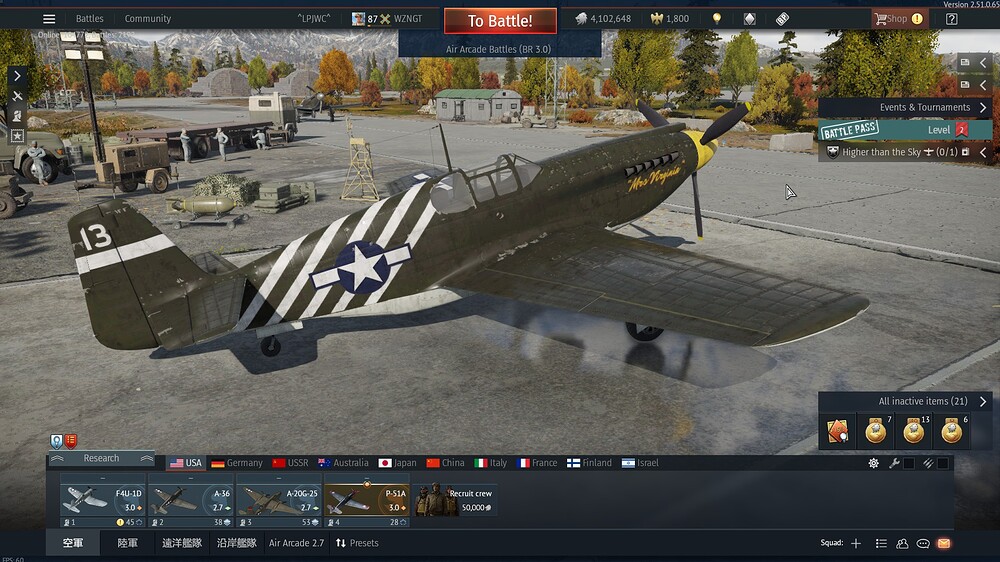Change the Air Arcade Battles game mode
Screen dimensions: 1000x562
499,48
